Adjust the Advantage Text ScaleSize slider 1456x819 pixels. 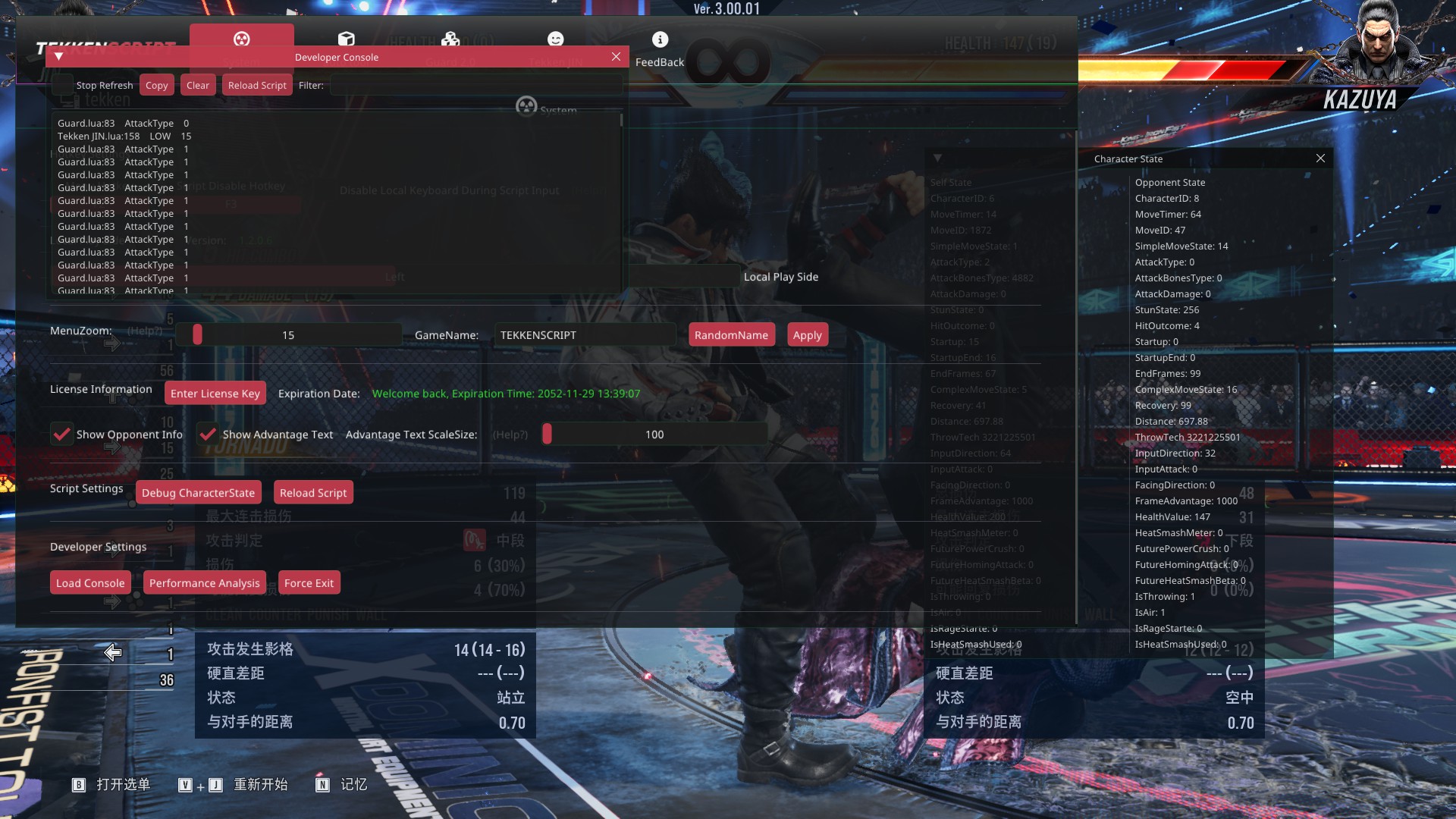tap(654, 434)
